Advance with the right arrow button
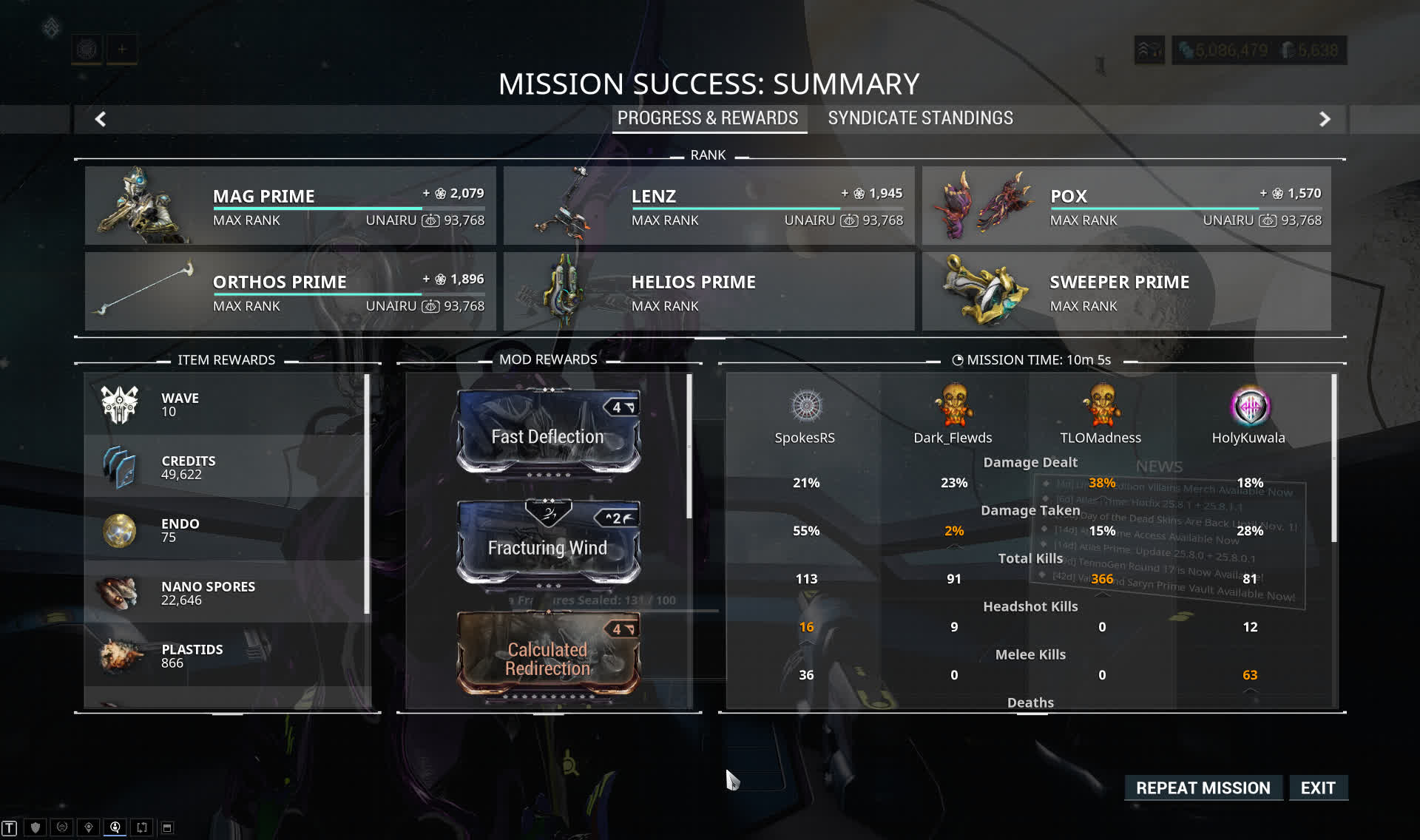 1325,119
